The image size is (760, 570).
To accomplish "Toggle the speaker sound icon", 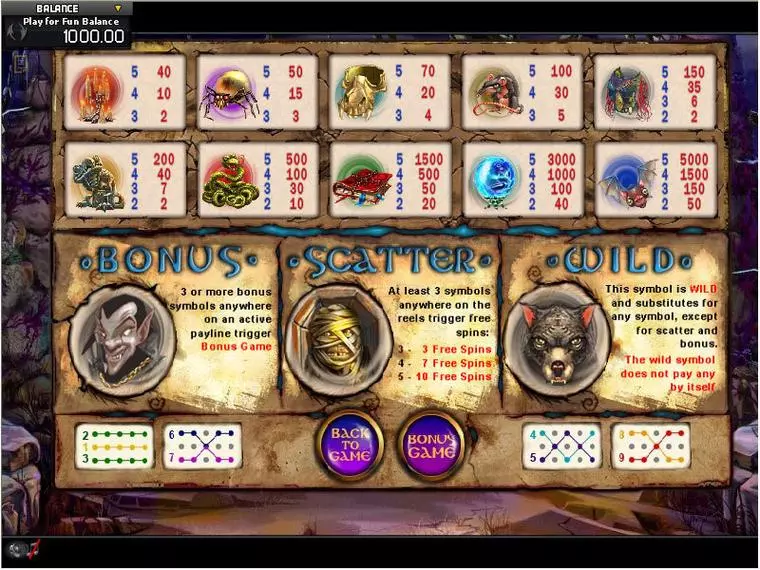I will [17, 549].
